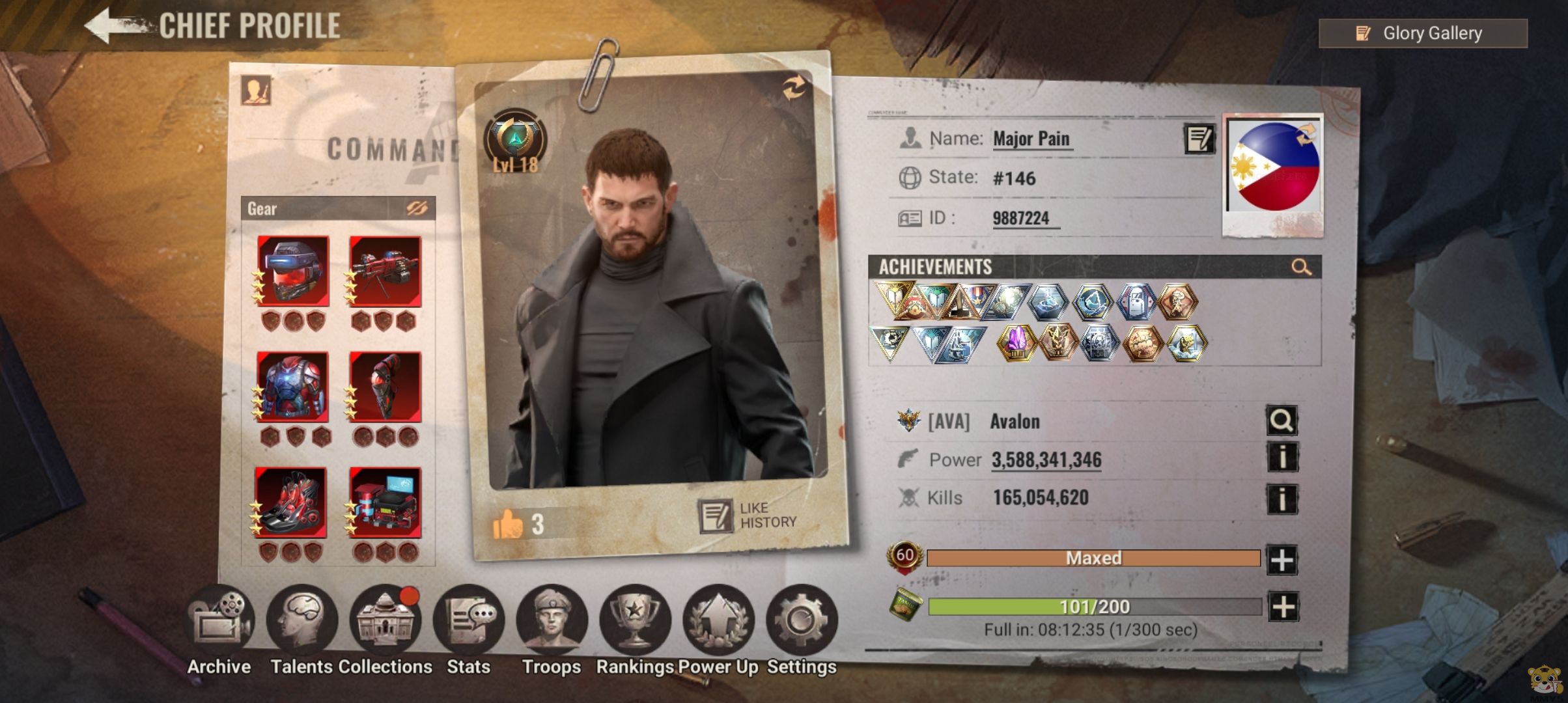The image size is (1568, 703).
Task: Open the Settings gear menu
Action: click(802, 619)
